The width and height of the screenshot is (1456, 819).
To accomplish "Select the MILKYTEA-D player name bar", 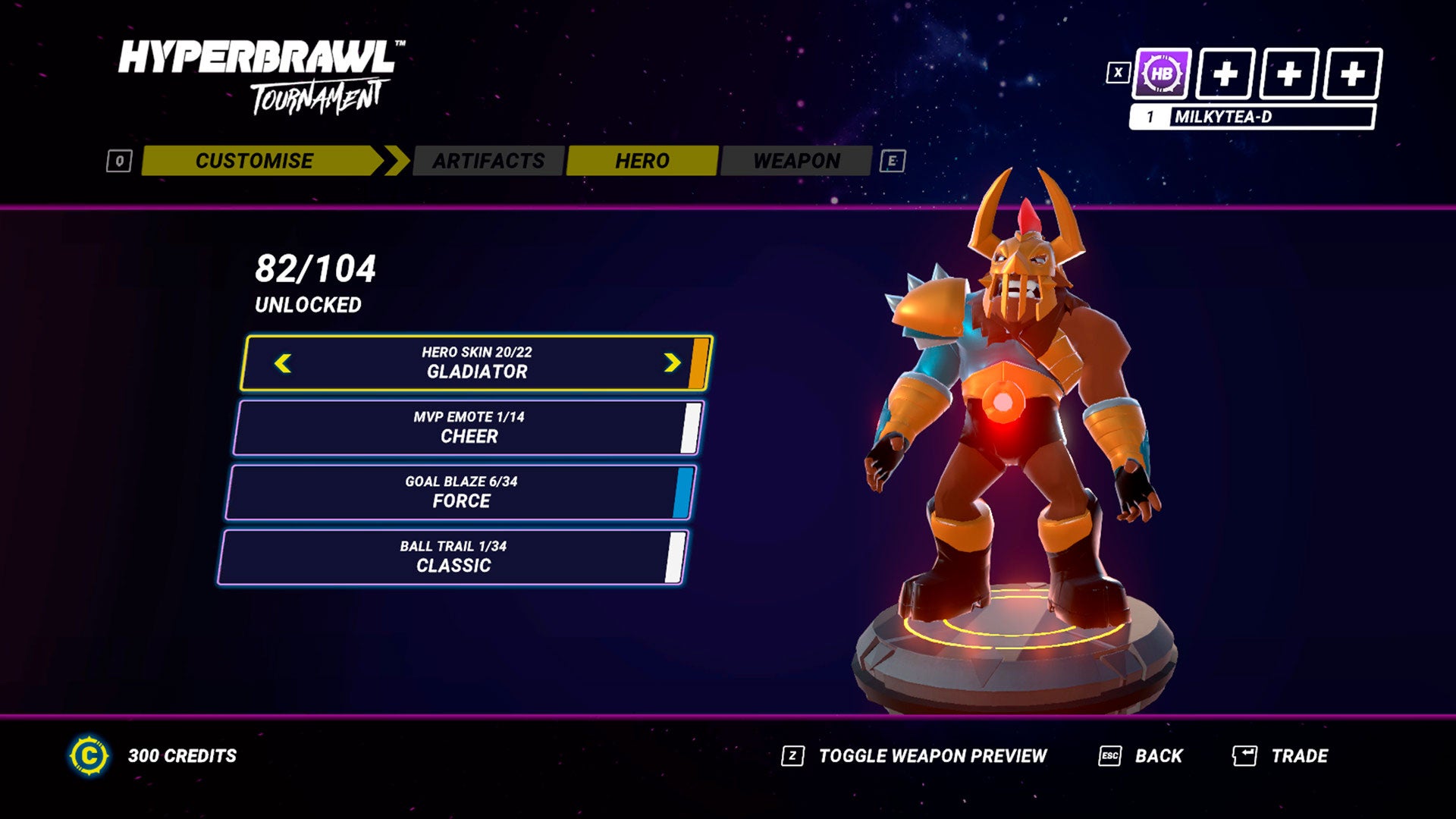I will click(x=1251, y=117).
